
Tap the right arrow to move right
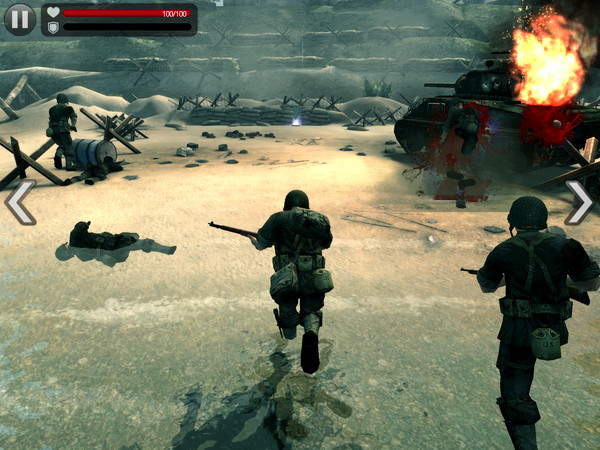579,202
